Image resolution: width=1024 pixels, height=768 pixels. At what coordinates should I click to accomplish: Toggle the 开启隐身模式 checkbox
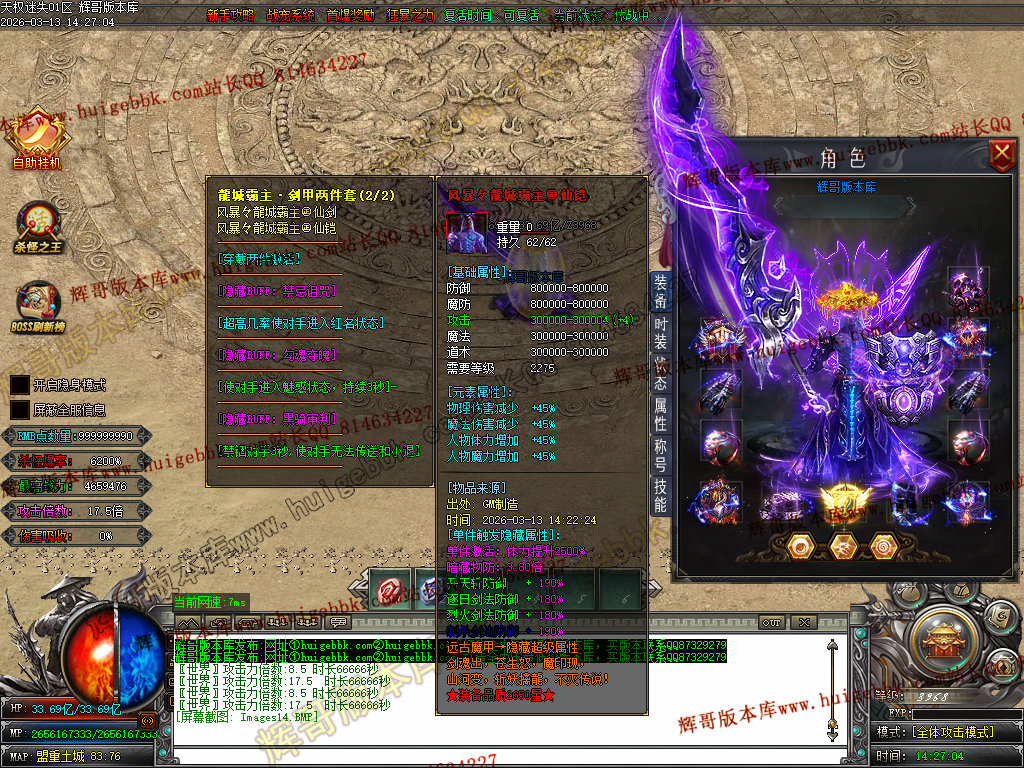pos(19,385)
